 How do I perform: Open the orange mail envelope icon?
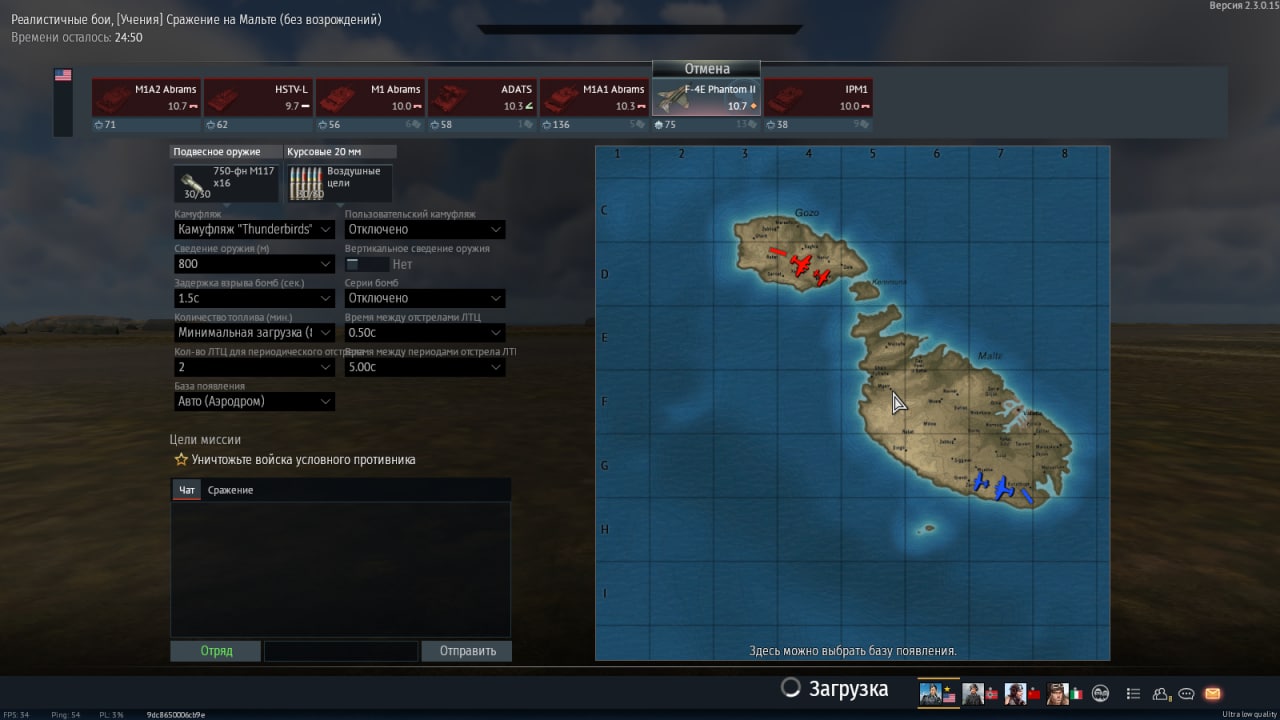pyautogui.click(x=1212, y=693)
